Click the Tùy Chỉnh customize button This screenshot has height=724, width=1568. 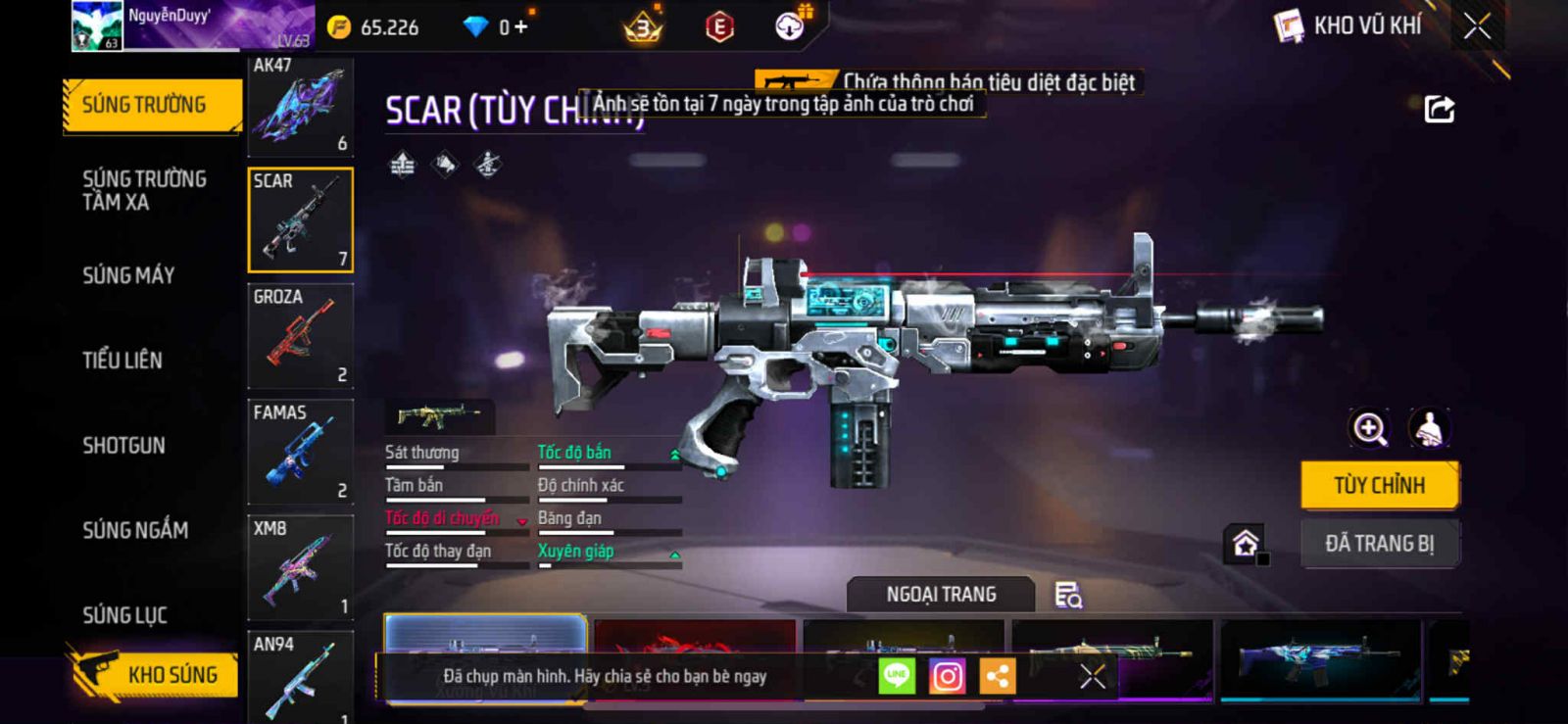point(1379,485)
